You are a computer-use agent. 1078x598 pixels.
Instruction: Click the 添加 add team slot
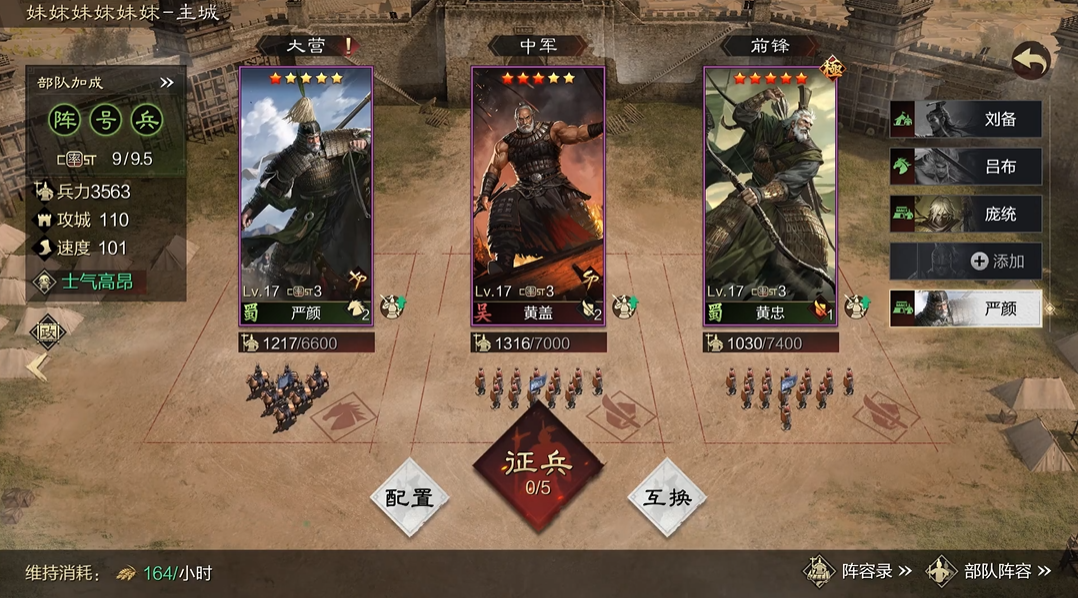966,261
